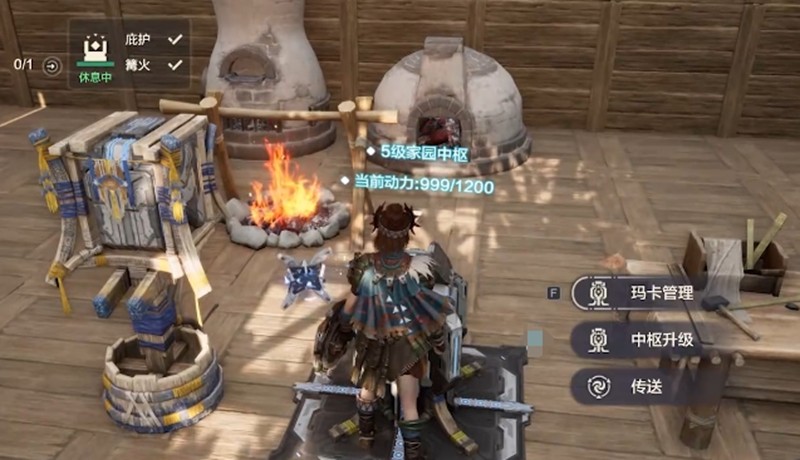Click the 休息中 resting status icon
The height and width of the screenshot is (460, 800).
(93, 54)
